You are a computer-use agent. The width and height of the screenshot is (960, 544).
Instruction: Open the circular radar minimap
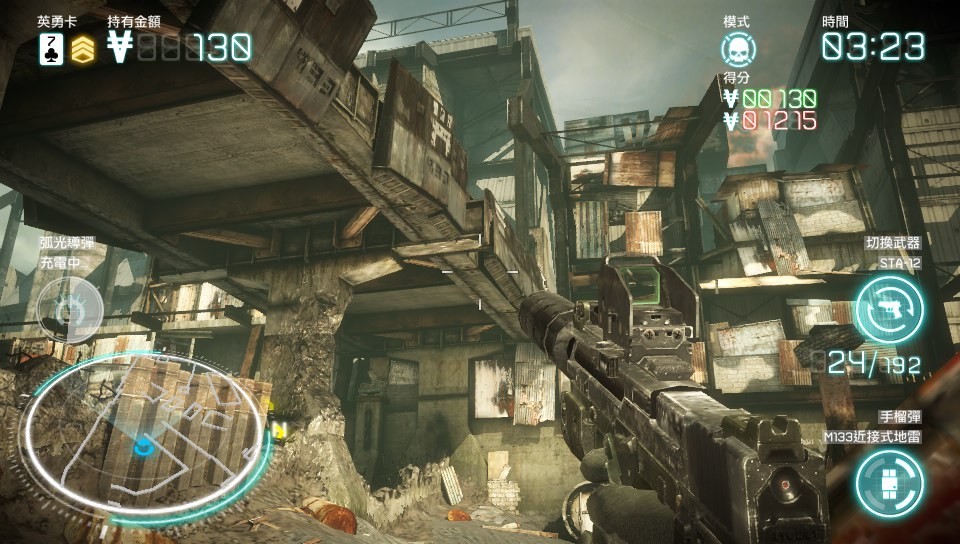coord(144,437)
